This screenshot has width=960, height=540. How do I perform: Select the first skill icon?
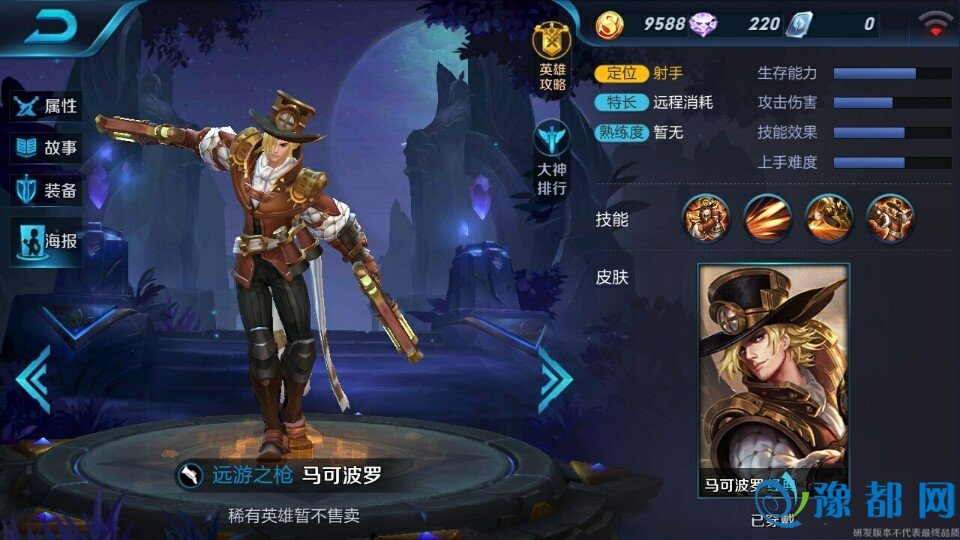[x=707, y=218]
